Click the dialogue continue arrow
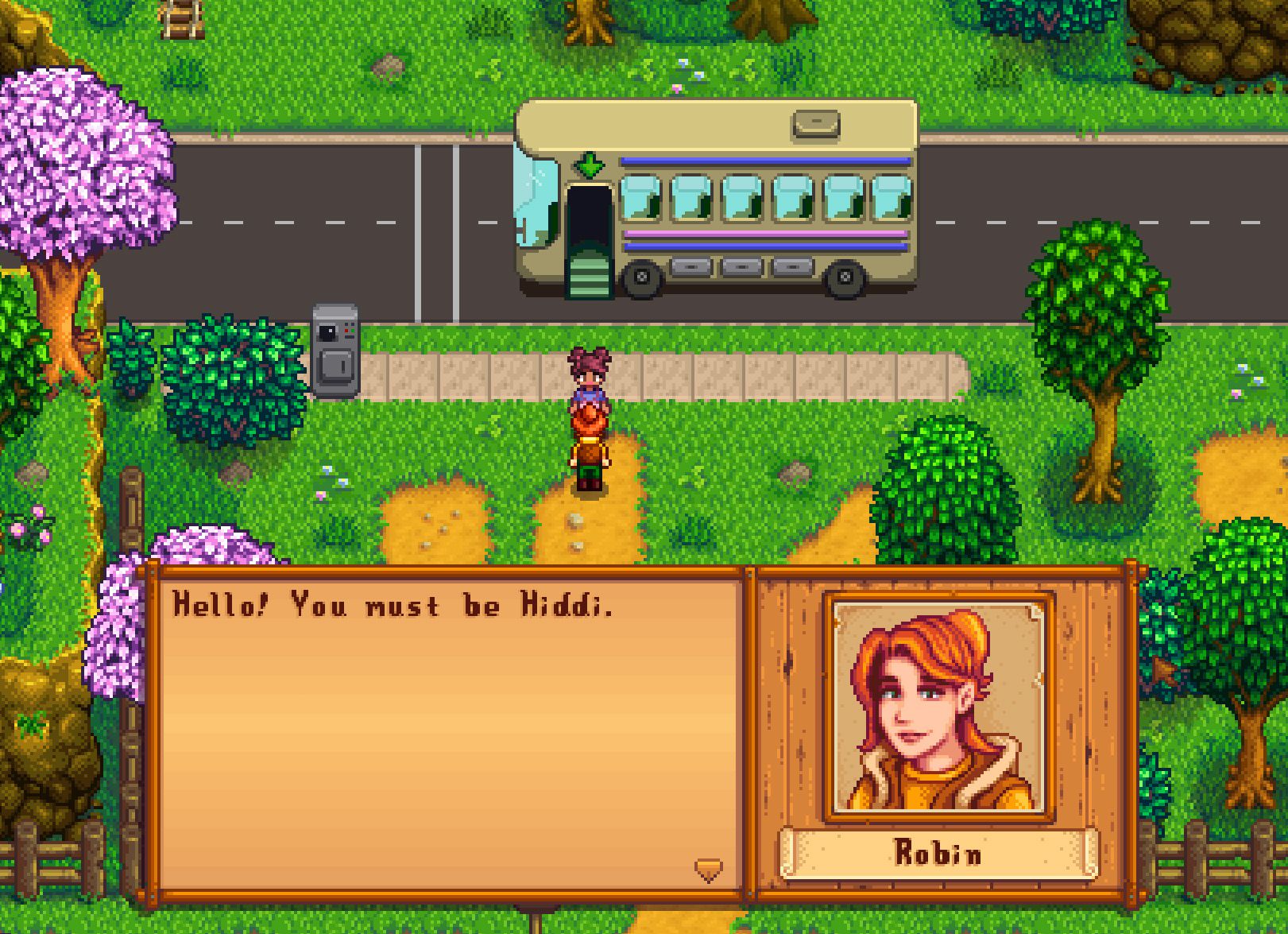This screenshot has height=934, width=1288. coord(708,870)
